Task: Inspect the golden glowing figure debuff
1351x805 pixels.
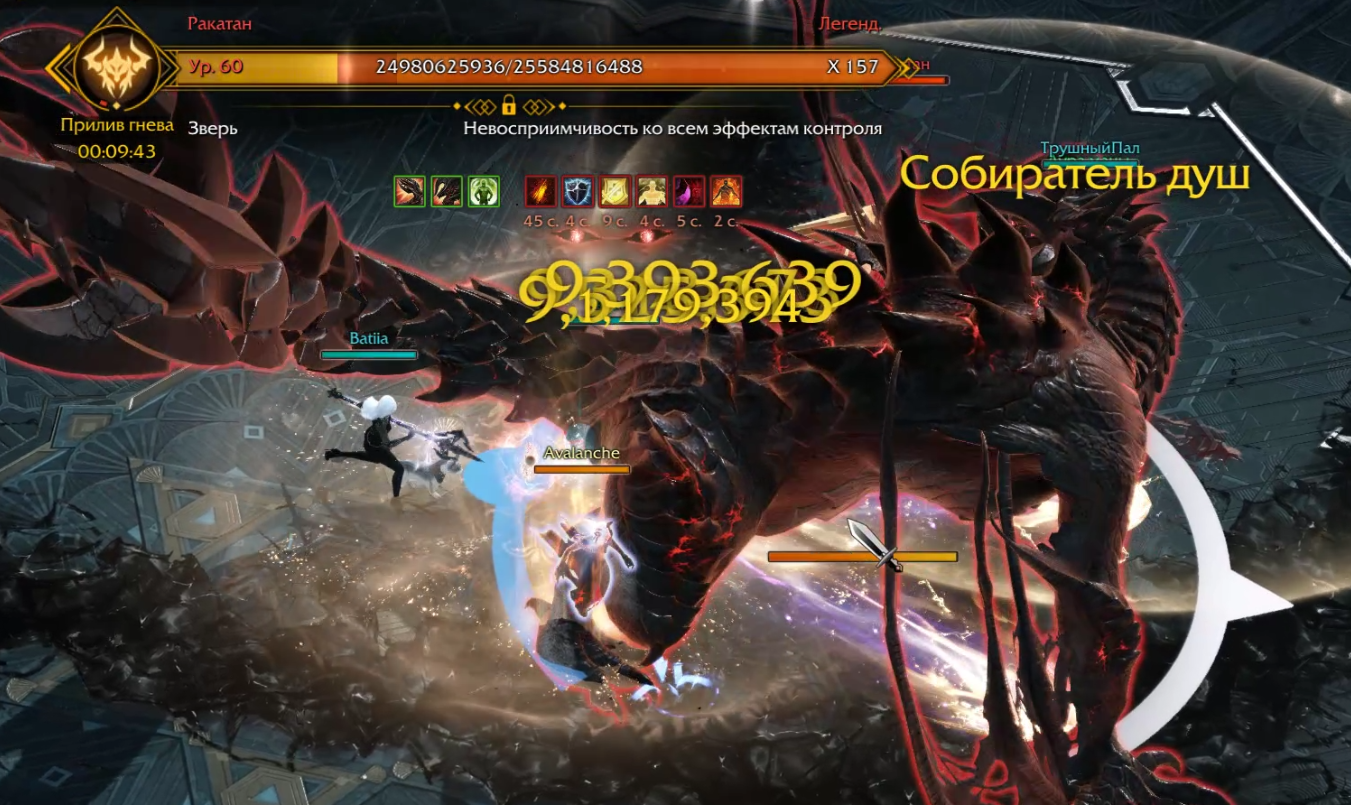Action: click(652, 191)
